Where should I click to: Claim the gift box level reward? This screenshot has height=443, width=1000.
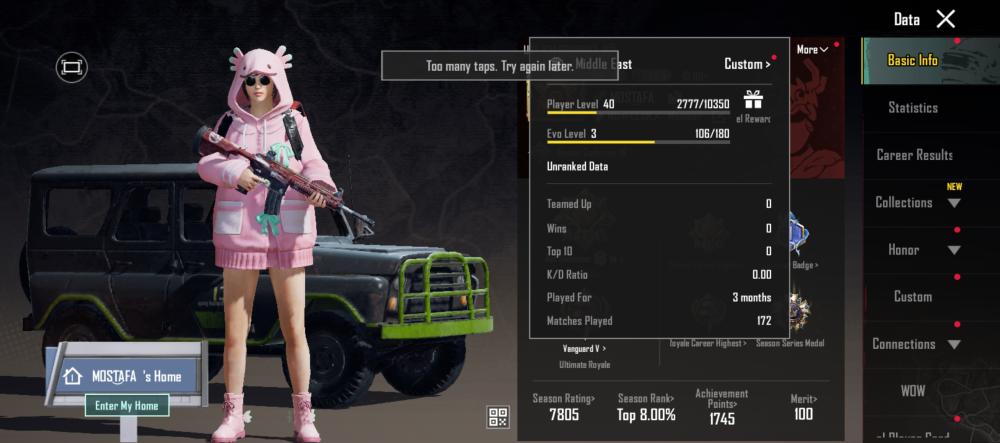[x=753, y=100]
